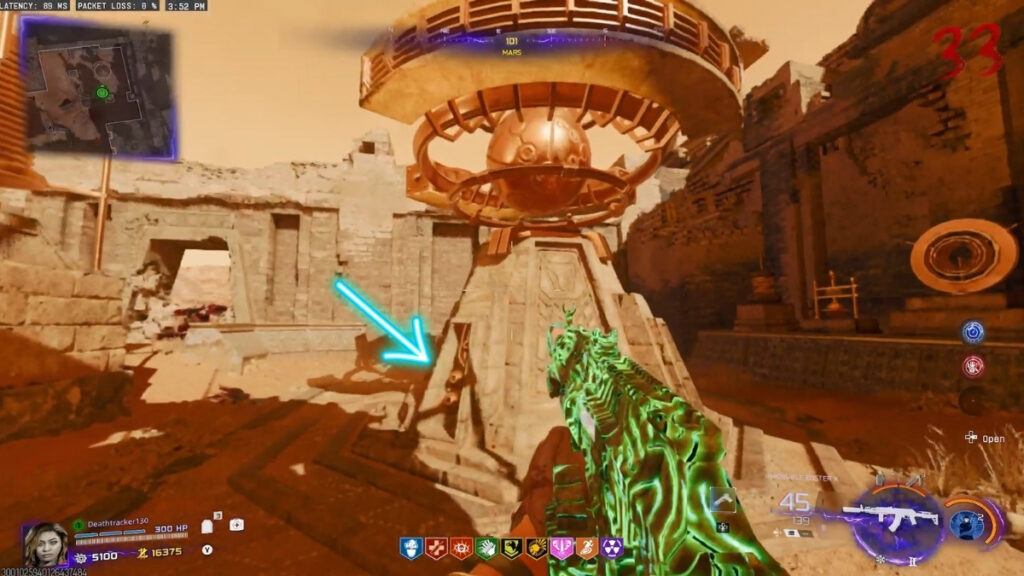Select the red round gobblegum icon

[x=972, y=366]
